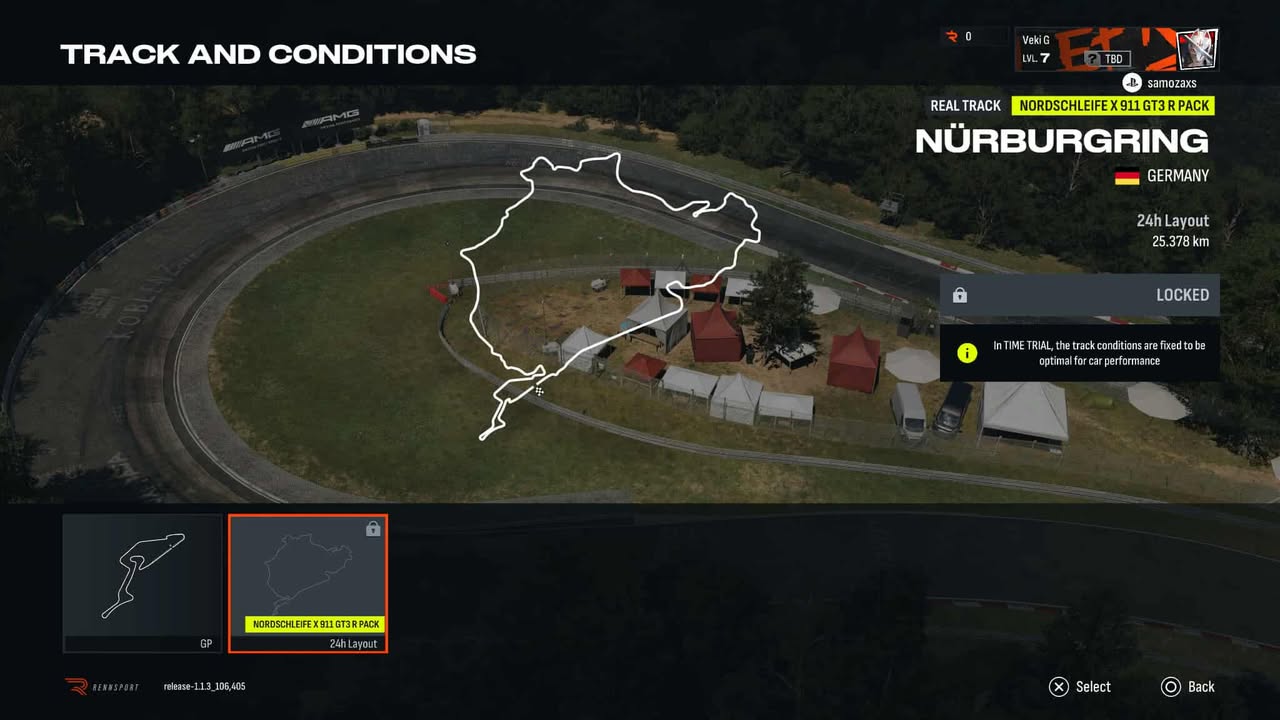
Task: Click the Nordschleife x 911 GT3 R Pack tag
Action: pyautogui.click(x=1113, y=106)
